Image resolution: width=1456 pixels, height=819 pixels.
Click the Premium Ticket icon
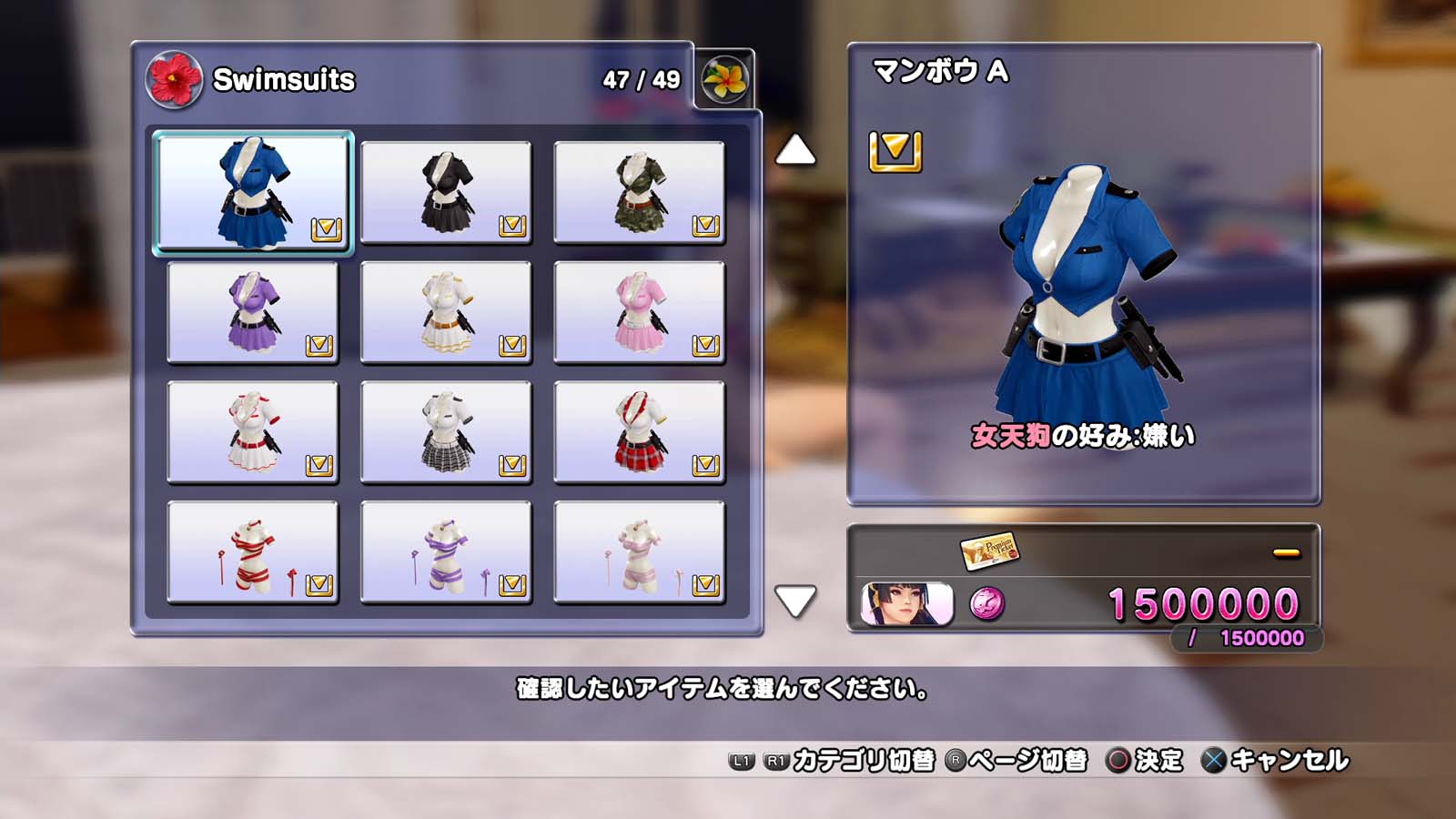989,550
